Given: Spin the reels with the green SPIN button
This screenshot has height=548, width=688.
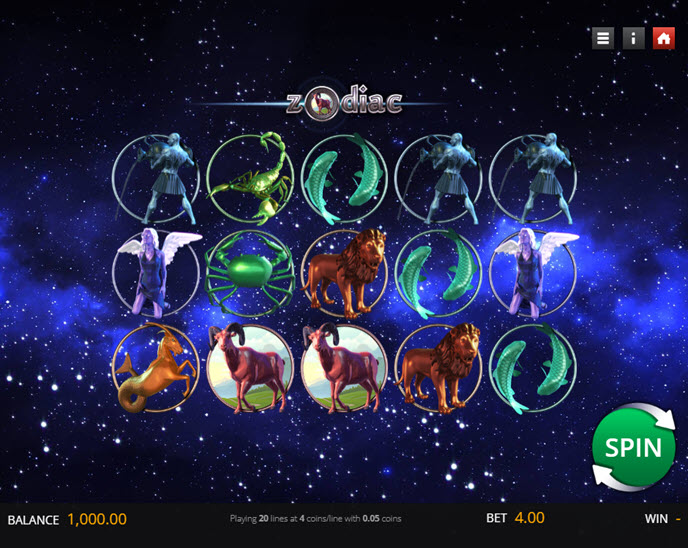Looking at the screenshot, I should coord(632,447).
